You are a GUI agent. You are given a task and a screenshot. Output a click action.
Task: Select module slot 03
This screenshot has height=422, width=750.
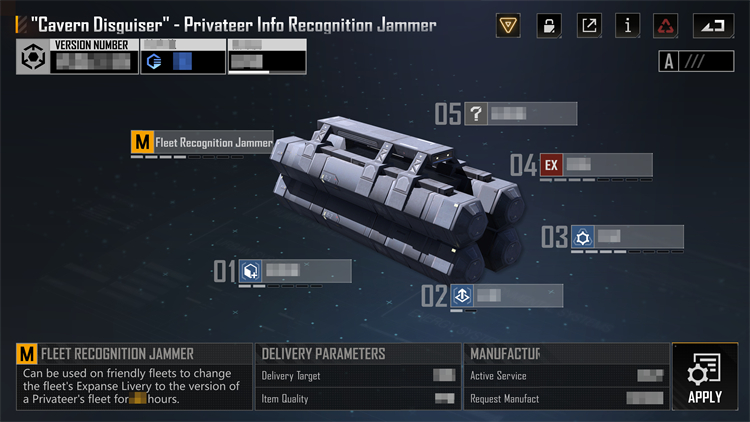pyautogui.click(x=626, y=237)
